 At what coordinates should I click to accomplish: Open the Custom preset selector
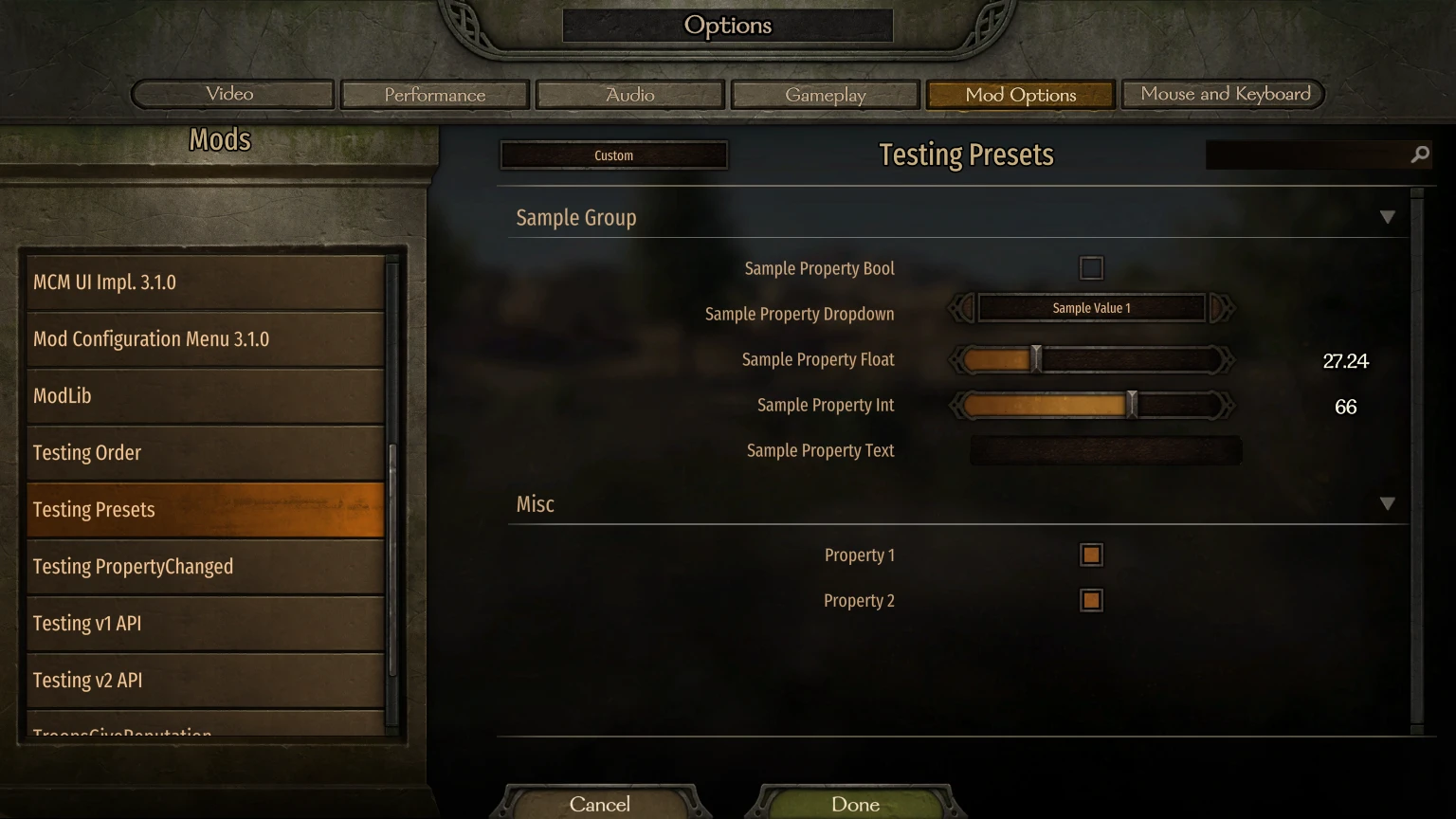point(613,155)
